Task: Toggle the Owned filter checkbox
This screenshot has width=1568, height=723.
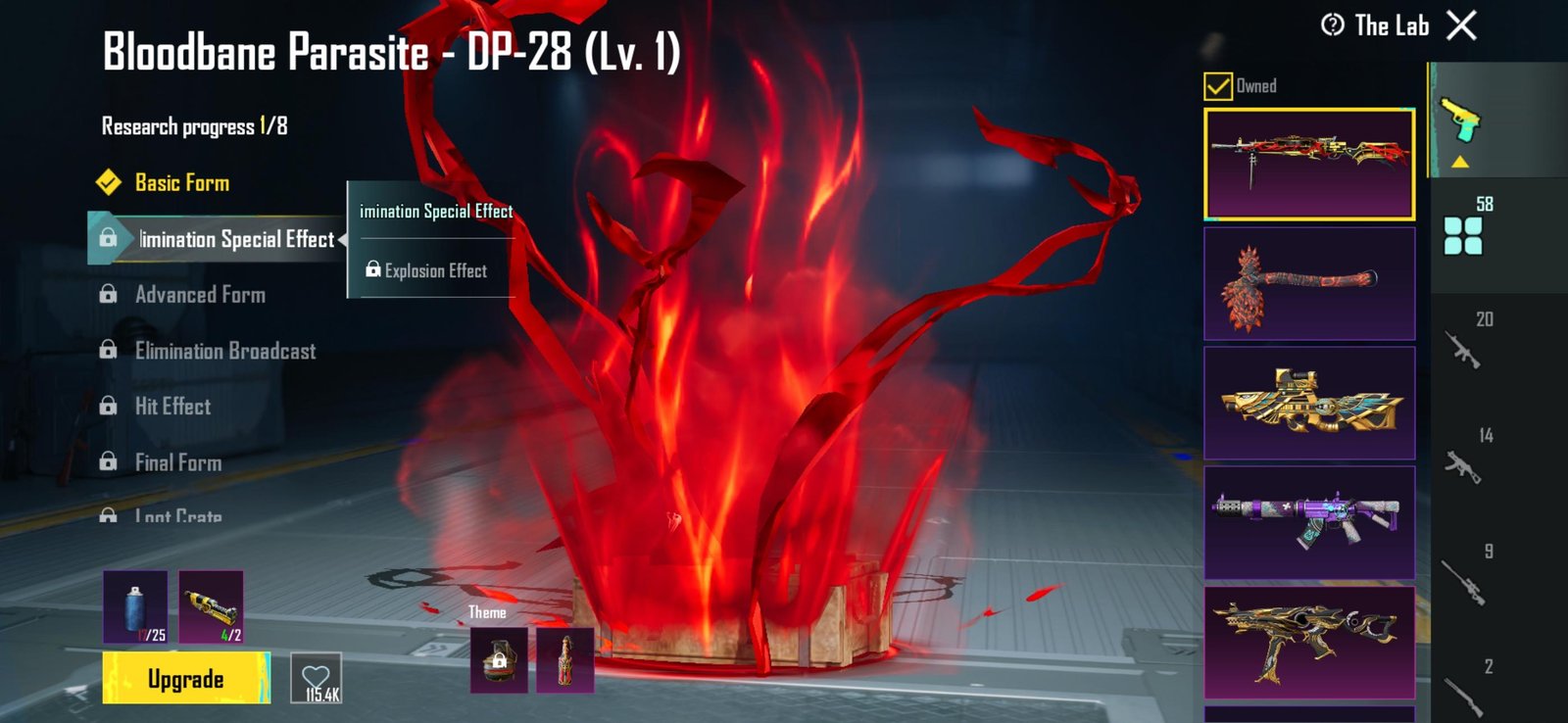Action: (1217, 86)
